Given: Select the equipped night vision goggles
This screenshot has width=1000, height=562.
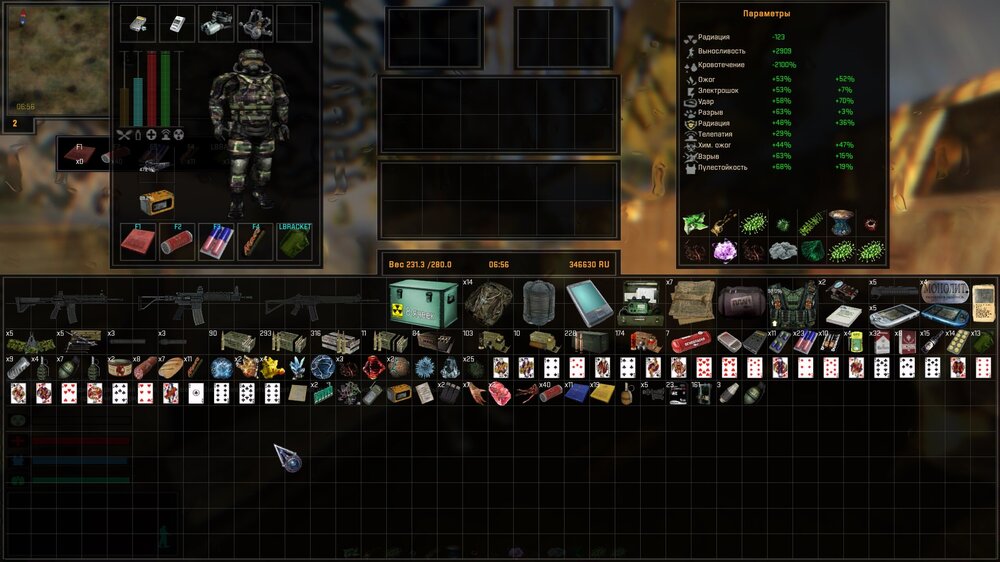Looking at the screenshot, I should 217,23.
